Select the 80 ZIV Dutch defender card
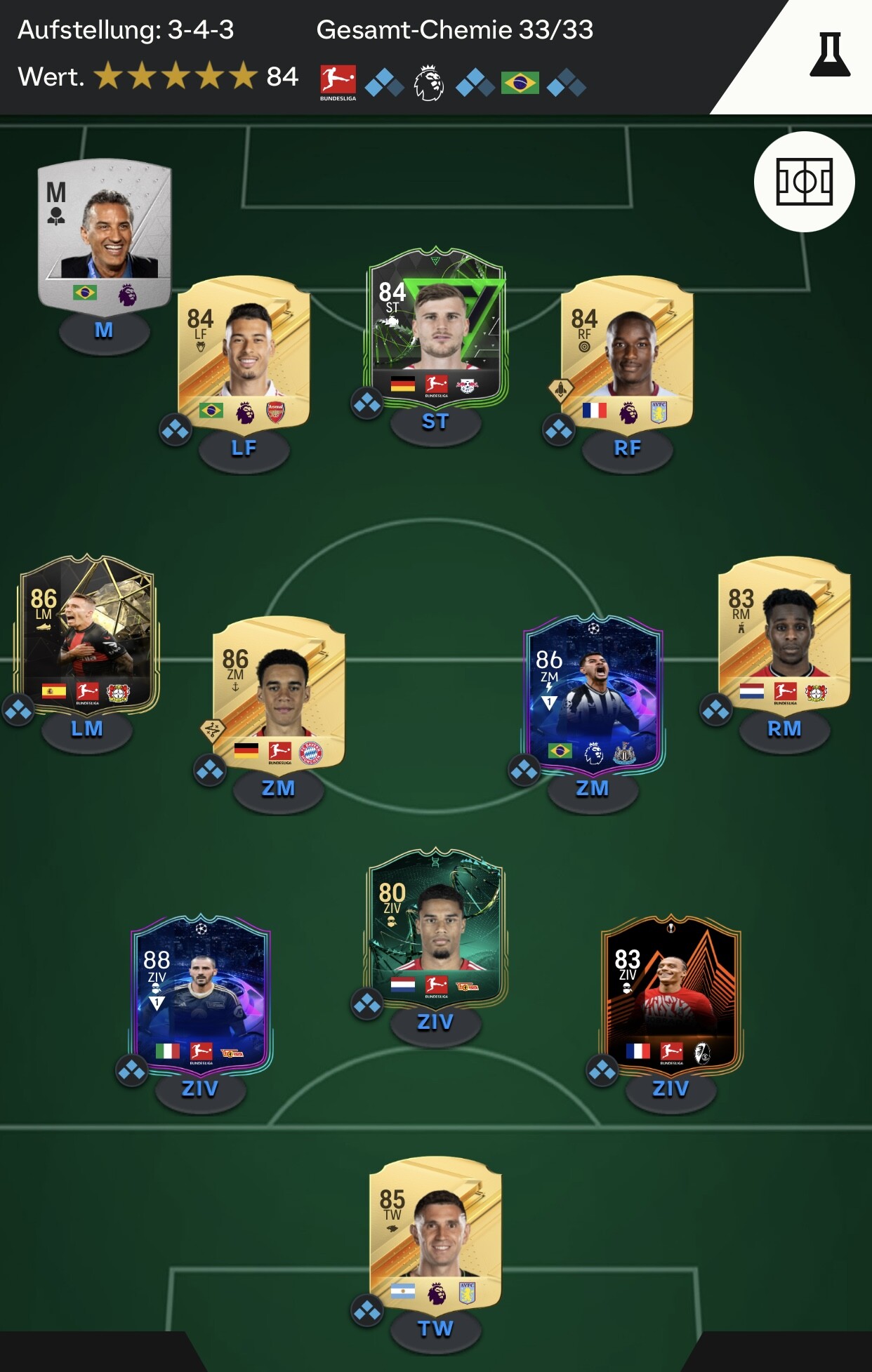Image resolution: width=872 pixels, height=1372 pixels. coord(435,927)
